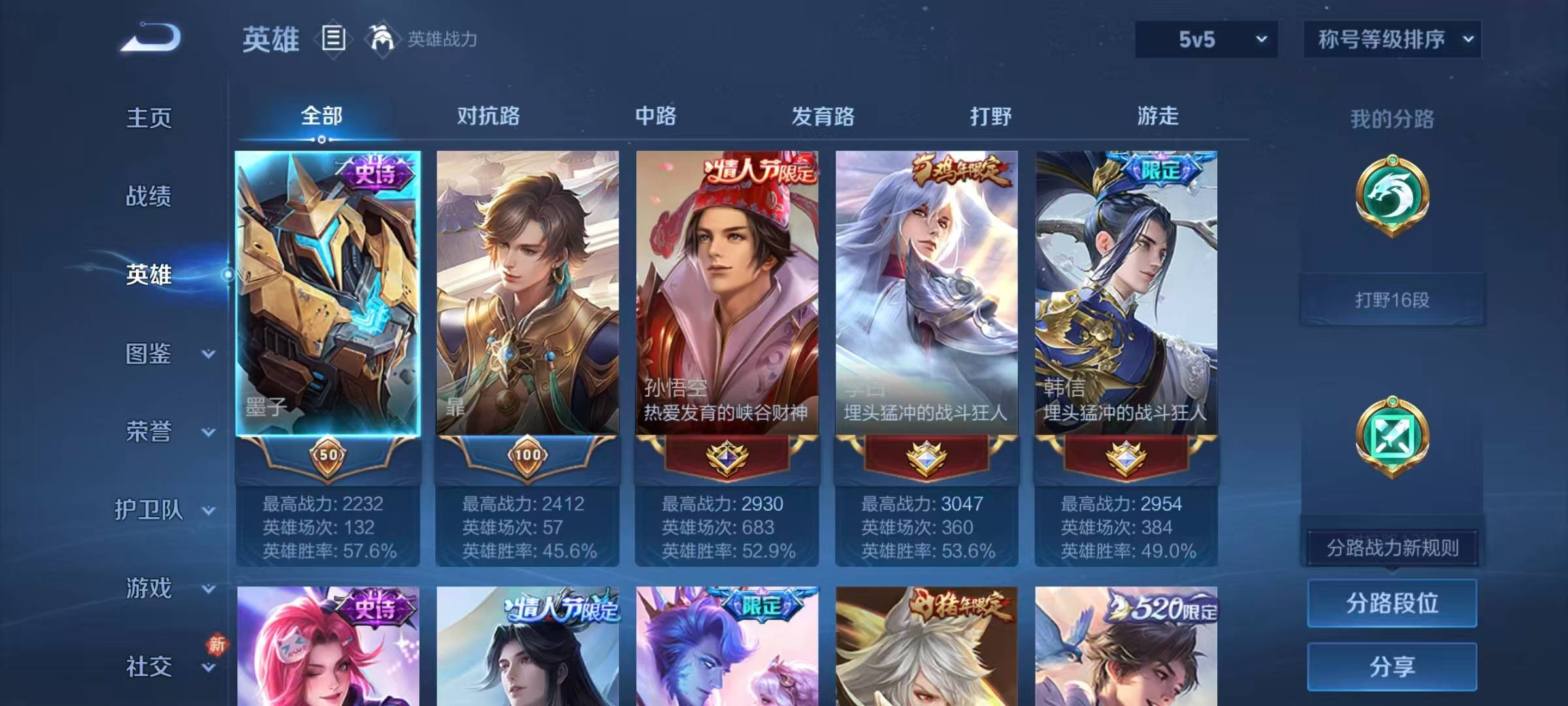Open the 5v5 mode dropdown
The height and width of the screenshot is (706, 1568).
(1205, 39)
